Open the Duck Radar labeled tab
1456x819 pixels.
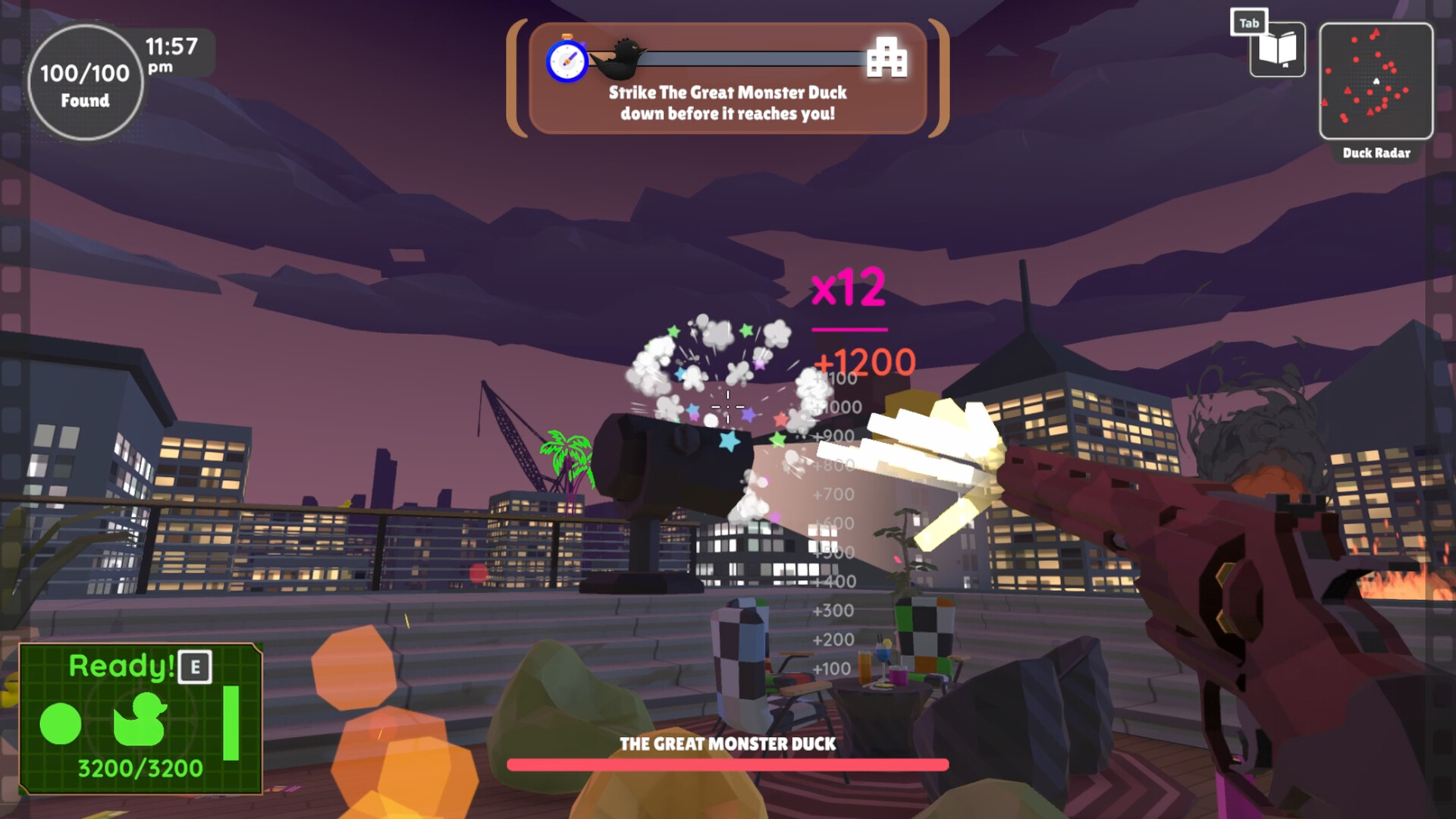1376,154
